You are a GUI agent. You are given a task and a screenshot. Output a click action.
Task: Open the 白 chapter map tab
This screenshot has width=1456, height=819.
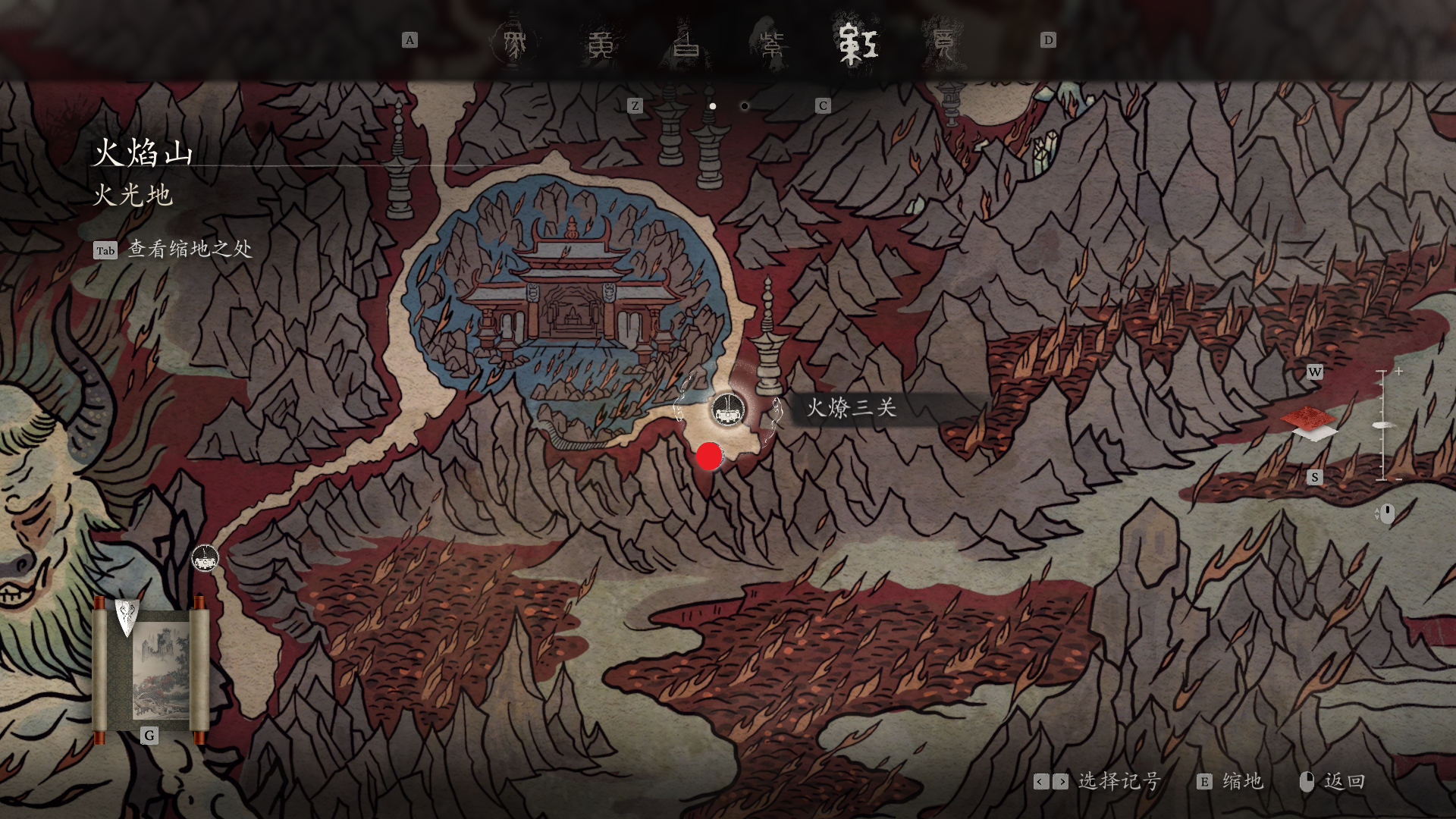point(686,43)
